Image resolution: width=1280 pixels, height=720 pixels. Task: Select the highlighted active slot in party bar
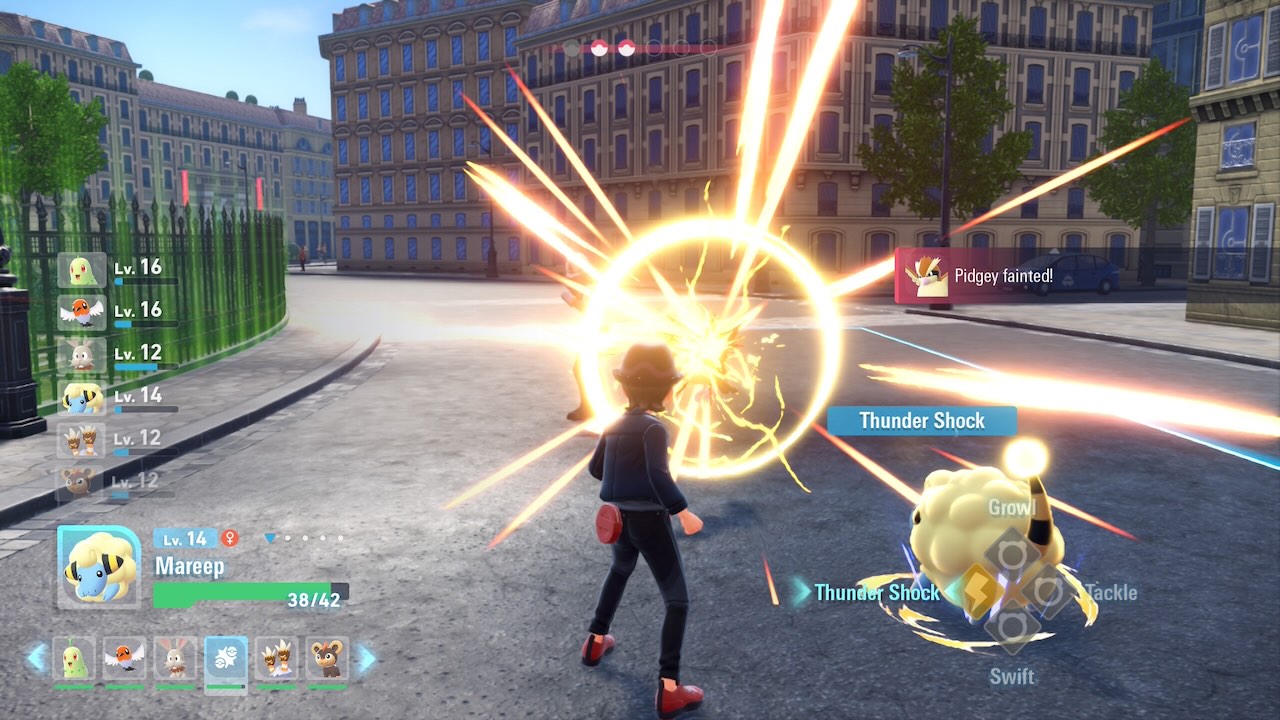pos(226,658)
